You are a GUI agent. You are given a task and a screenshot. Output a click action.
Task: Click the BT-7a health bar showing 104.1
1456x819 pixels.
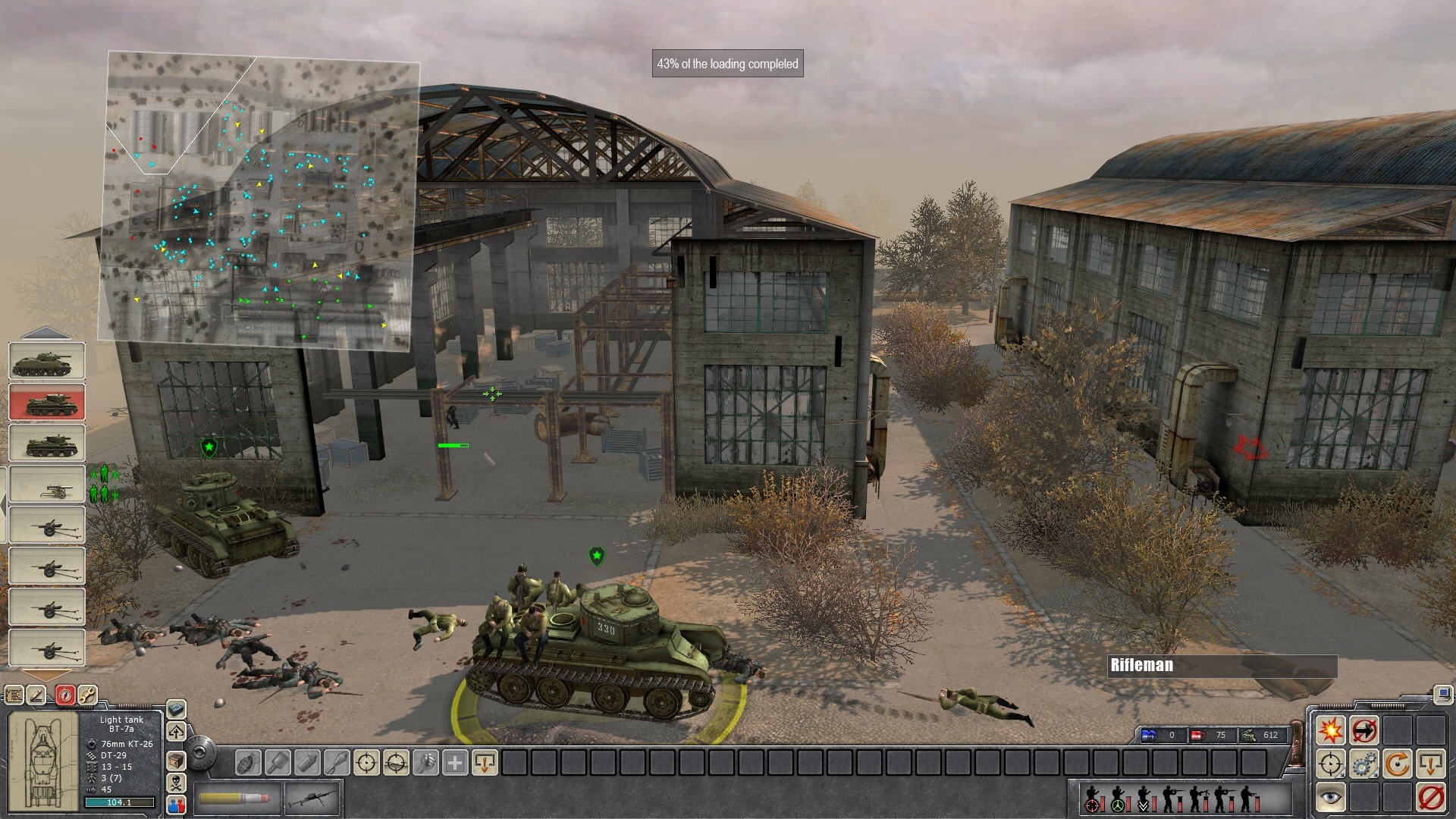(119, 802)
